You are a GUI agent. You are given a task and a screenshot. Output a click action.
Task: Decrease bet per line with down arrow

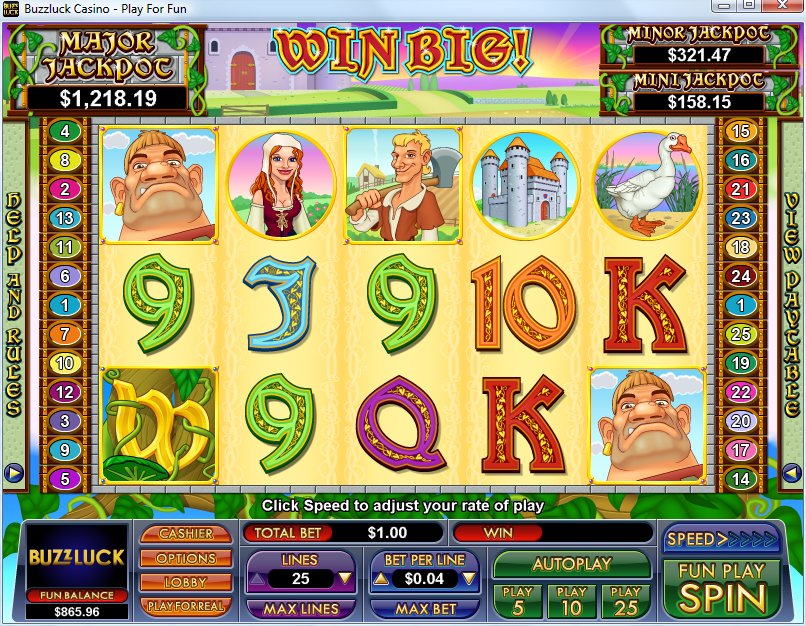[467, 578]
